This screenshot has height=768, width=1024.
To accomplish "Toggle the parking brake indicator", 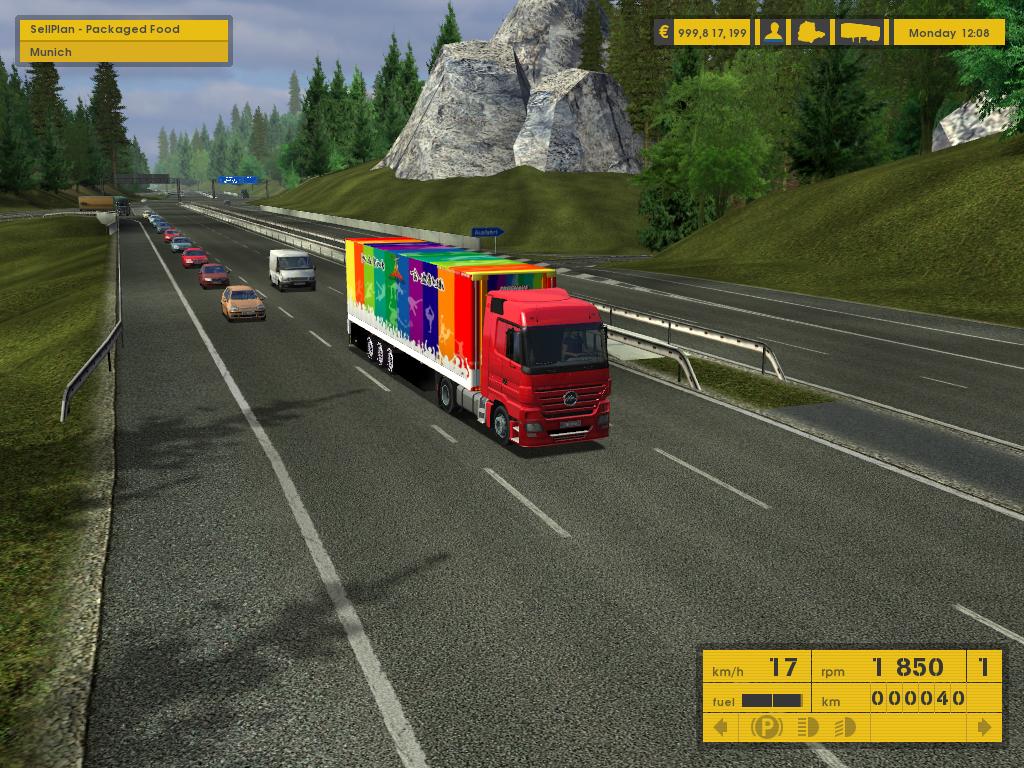I will (766, 727).
